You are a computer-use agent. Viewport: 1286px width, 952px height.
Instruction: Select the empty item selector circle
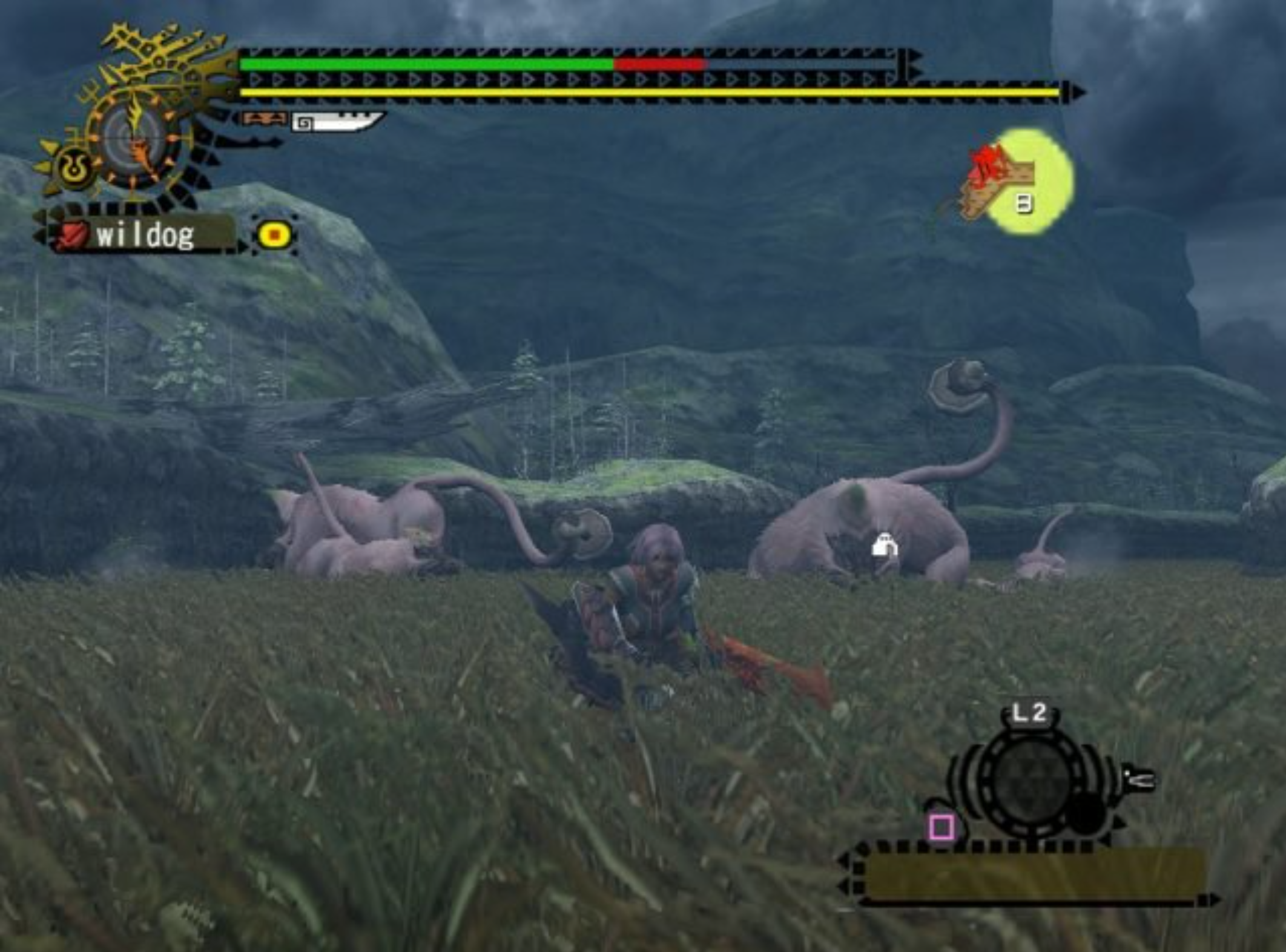coord(1030,779)
